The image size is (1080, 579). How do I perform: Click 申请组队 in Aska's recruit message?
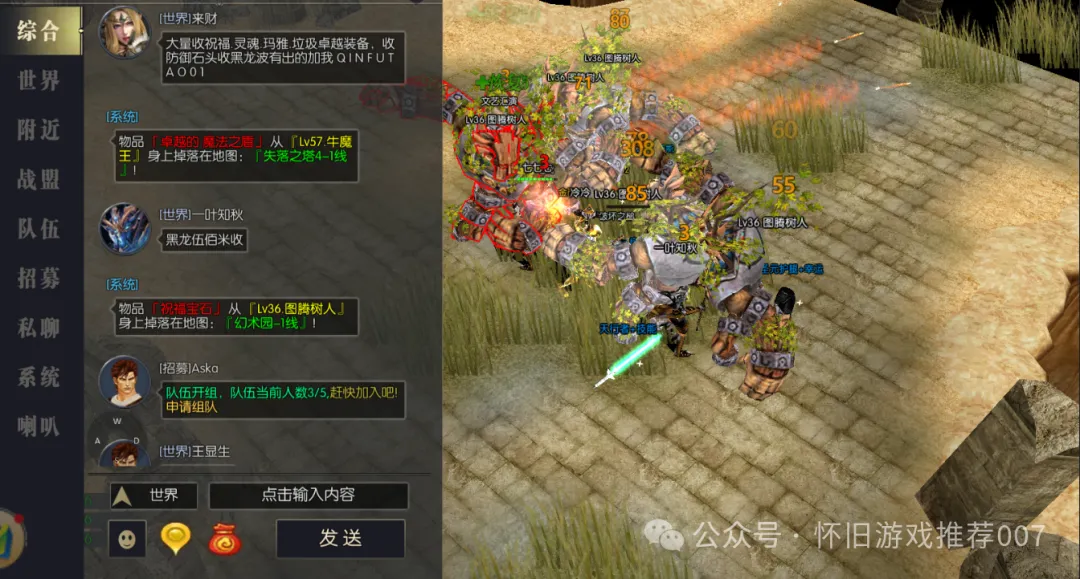point(192,408)
